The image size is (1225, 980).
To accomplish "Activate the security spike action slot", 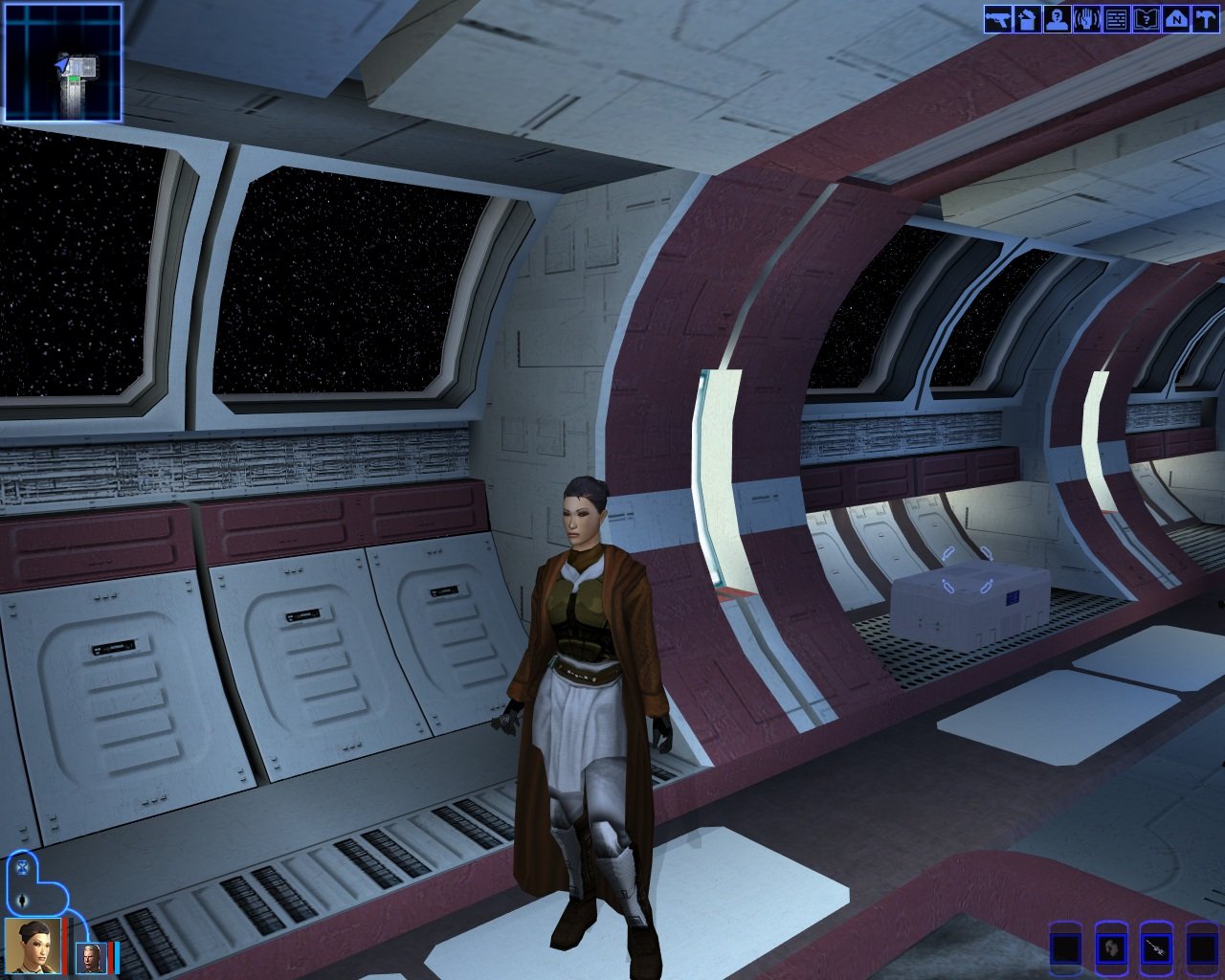I will click(1156, 948).
